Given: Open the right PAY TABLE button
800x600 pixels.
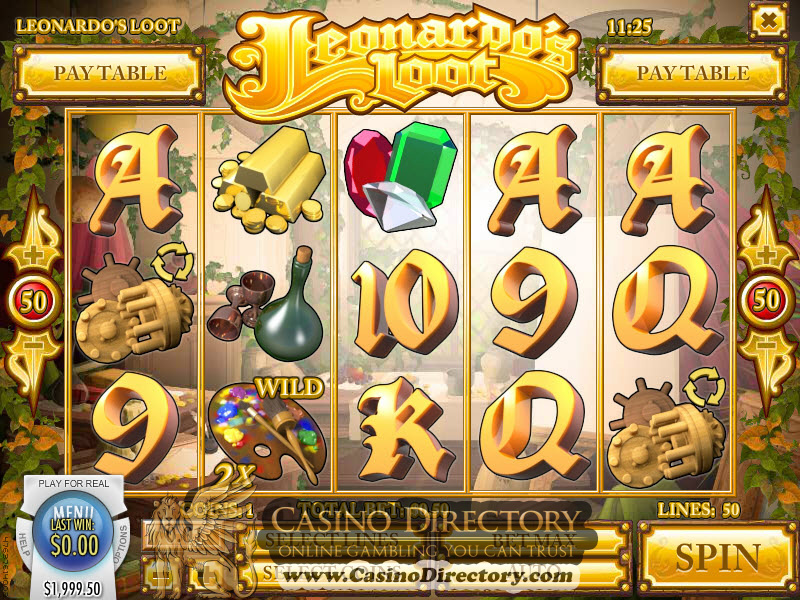Looking at the screenshot, I should click(692, 73).
